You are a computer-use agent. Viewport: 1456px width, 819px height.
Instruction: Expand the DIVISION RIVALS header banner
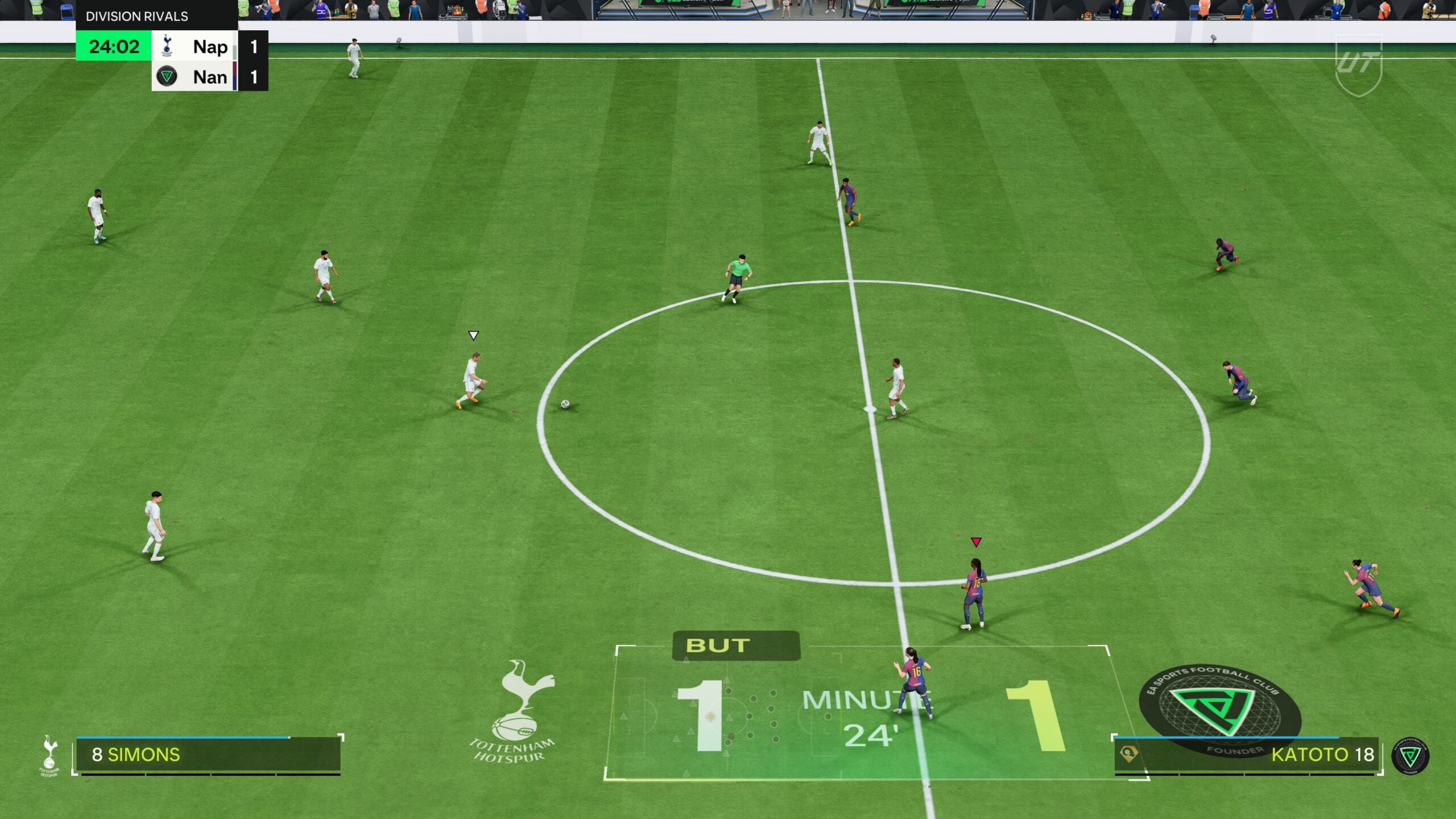tap(136, 16)
